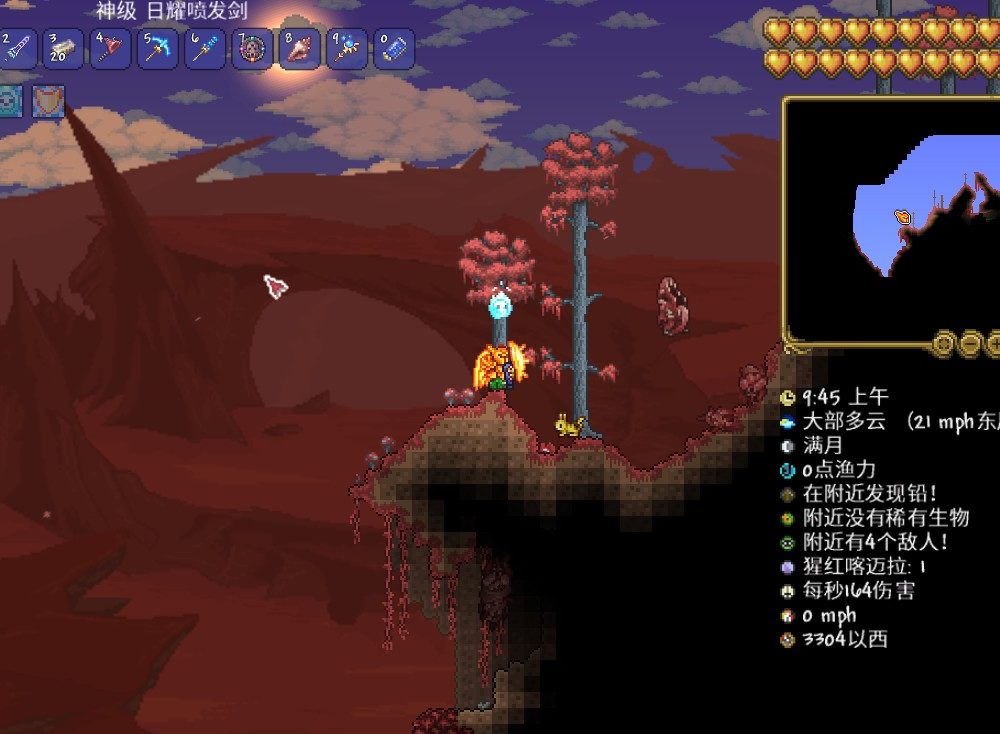
Task: Select the hotbar slot 2 sword
Action: (x=17, y=48)
